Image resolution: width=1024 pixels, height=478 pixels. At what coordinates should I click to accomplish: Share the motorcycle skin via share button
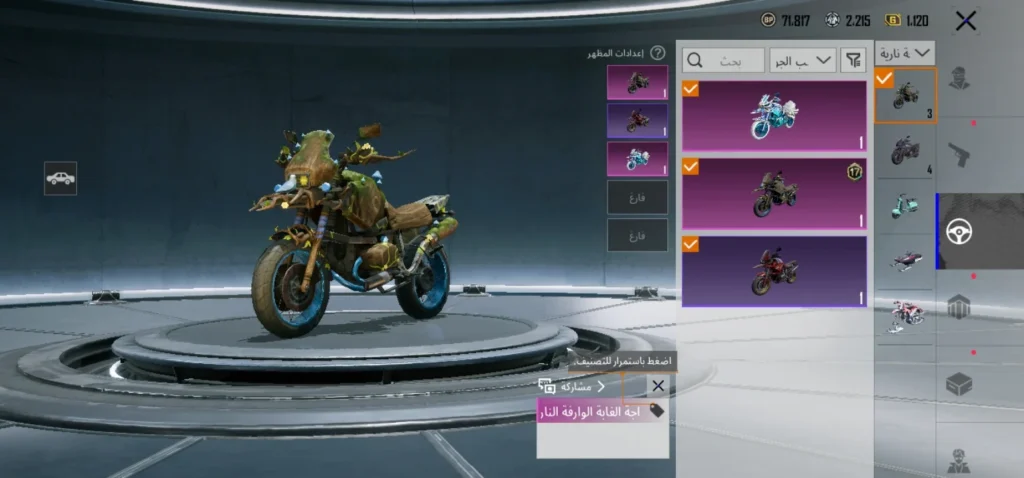572,386
